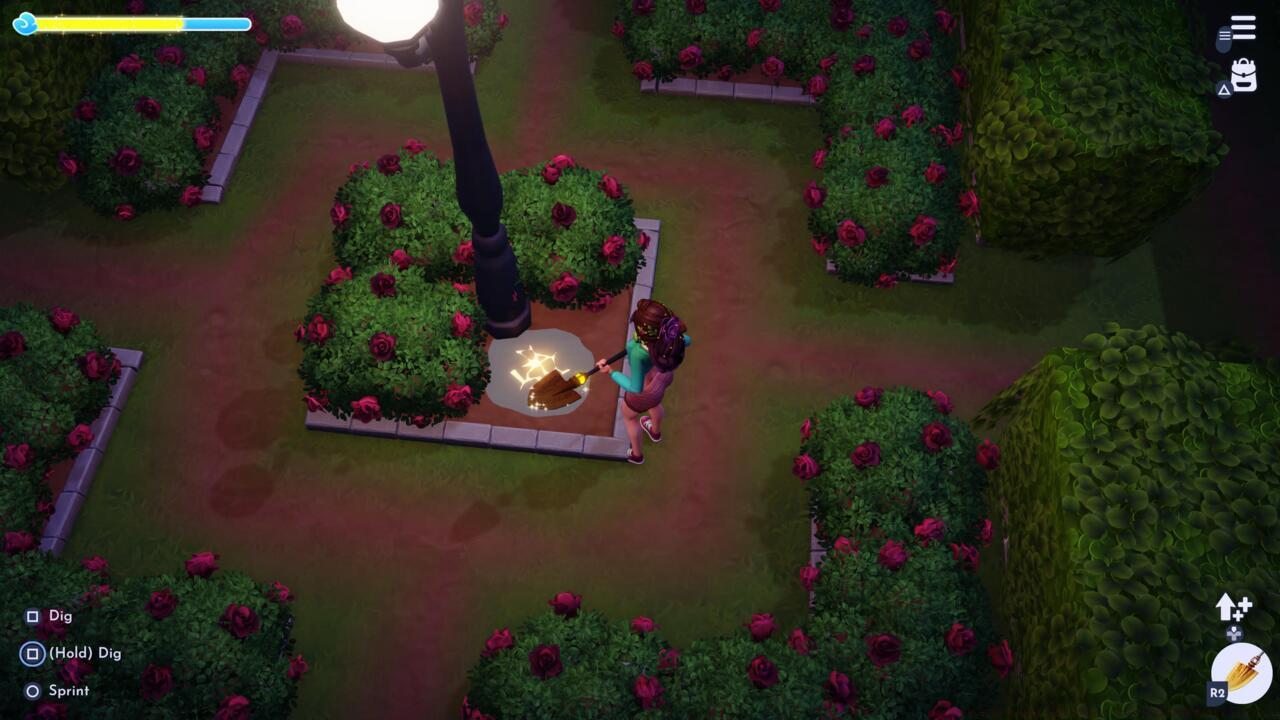Activate the Sprint control prompt
This screenshot has width=1280, height=720.
[x=68, y=690]
